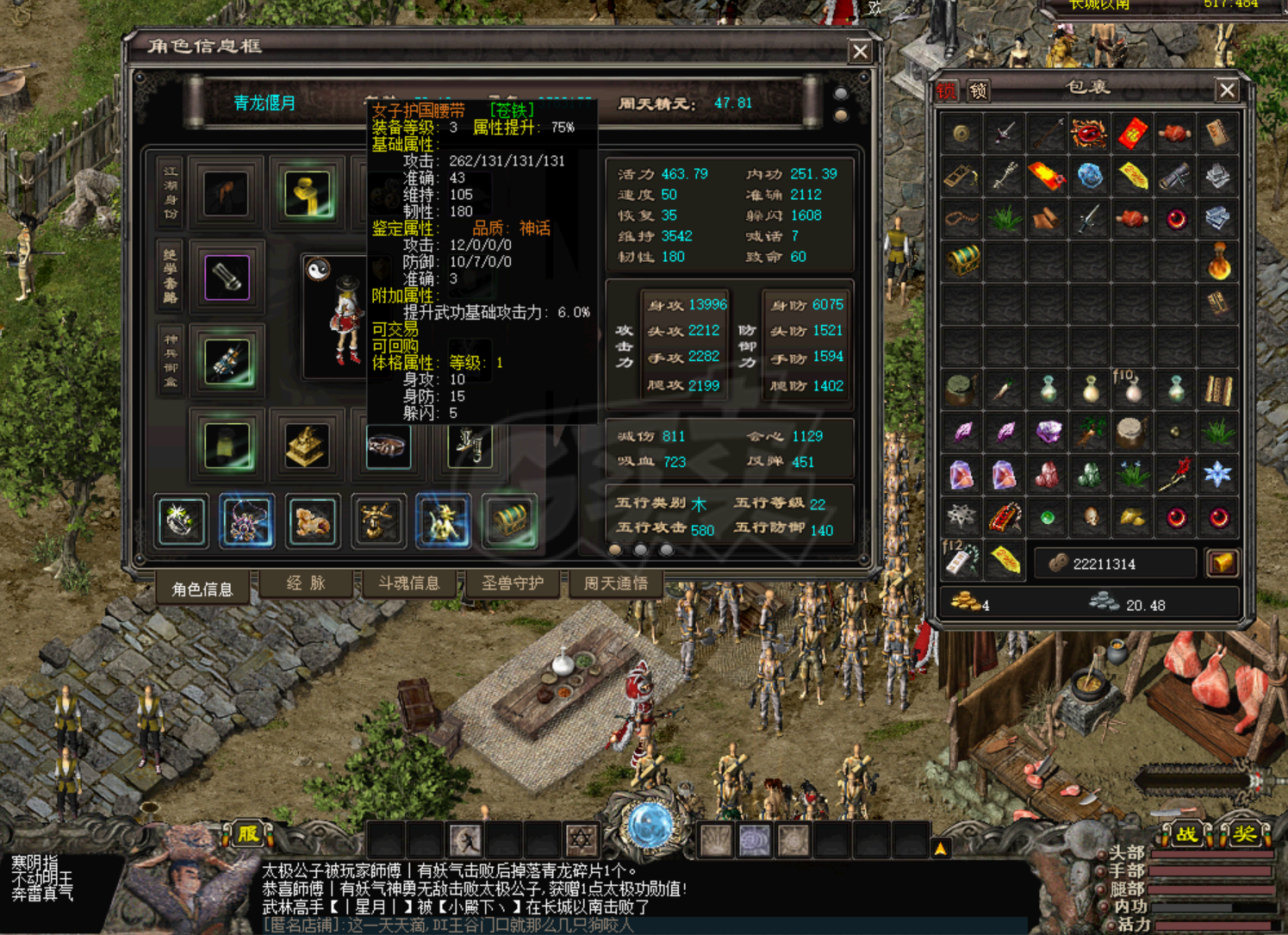Show the 周天通悟 tab
Image resolution: width=1288 pixels, height=935 pixels.
615,583
